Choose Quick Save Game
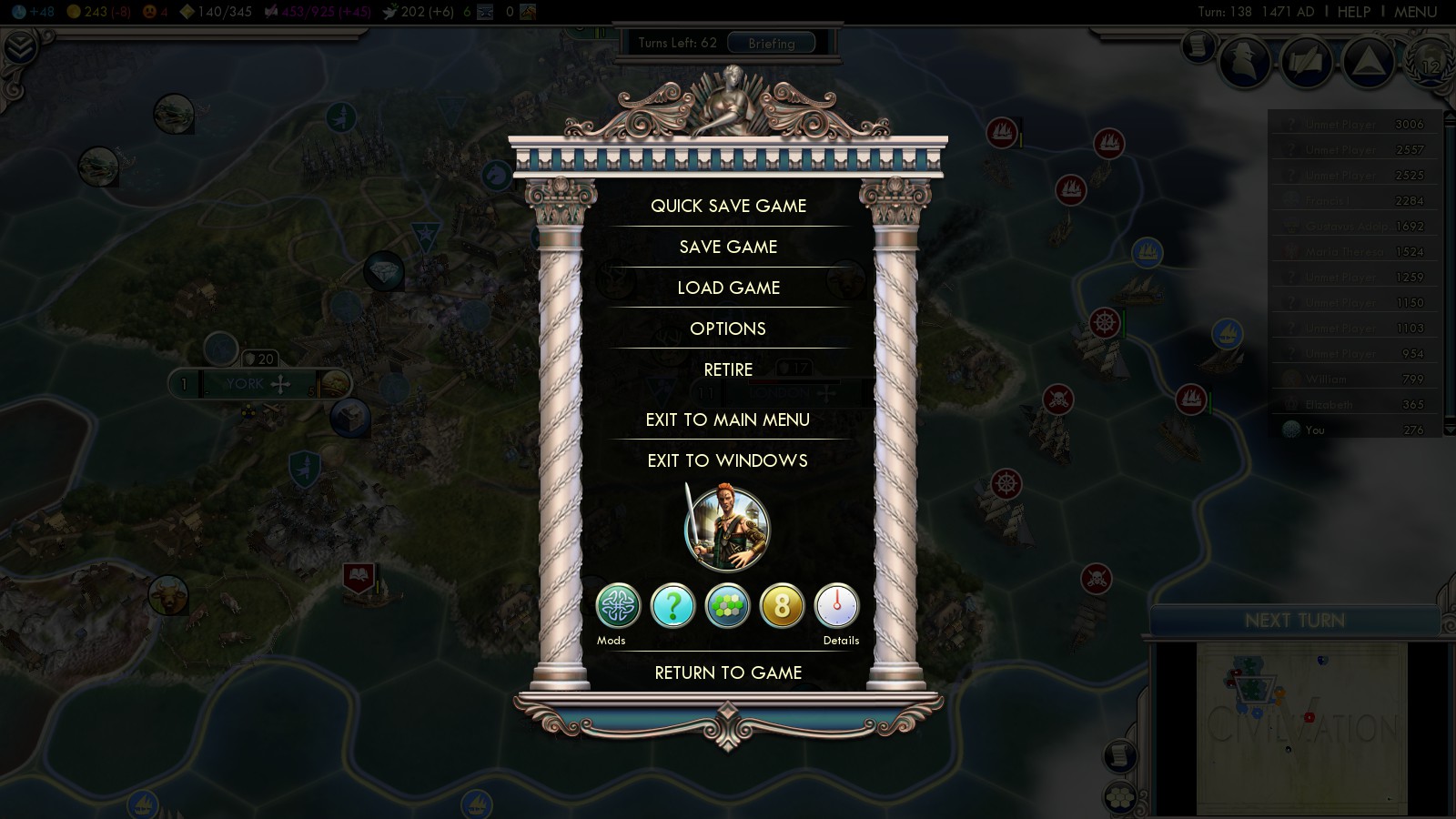This screenshot has height=819, width=1456. 728,206
